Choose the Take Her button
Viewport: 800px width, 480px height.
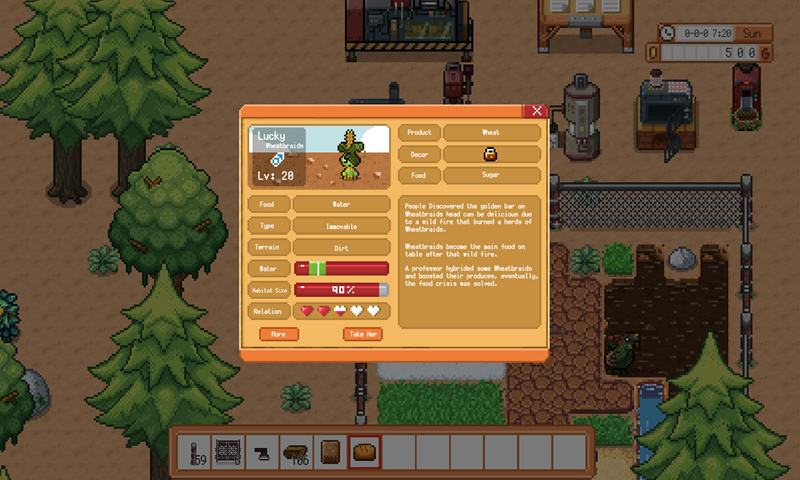tap(363, 334)
